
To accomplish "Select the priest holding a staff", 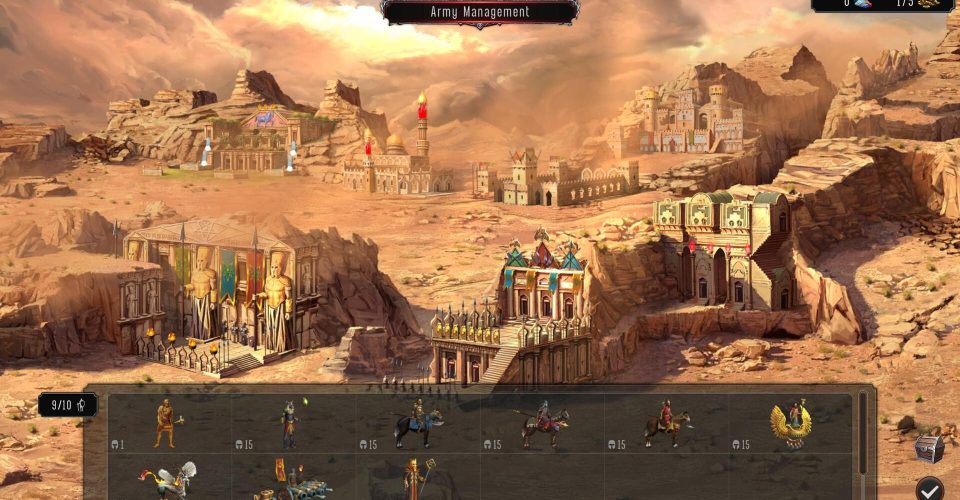I will pyautogui.click(x=414, y=481).
